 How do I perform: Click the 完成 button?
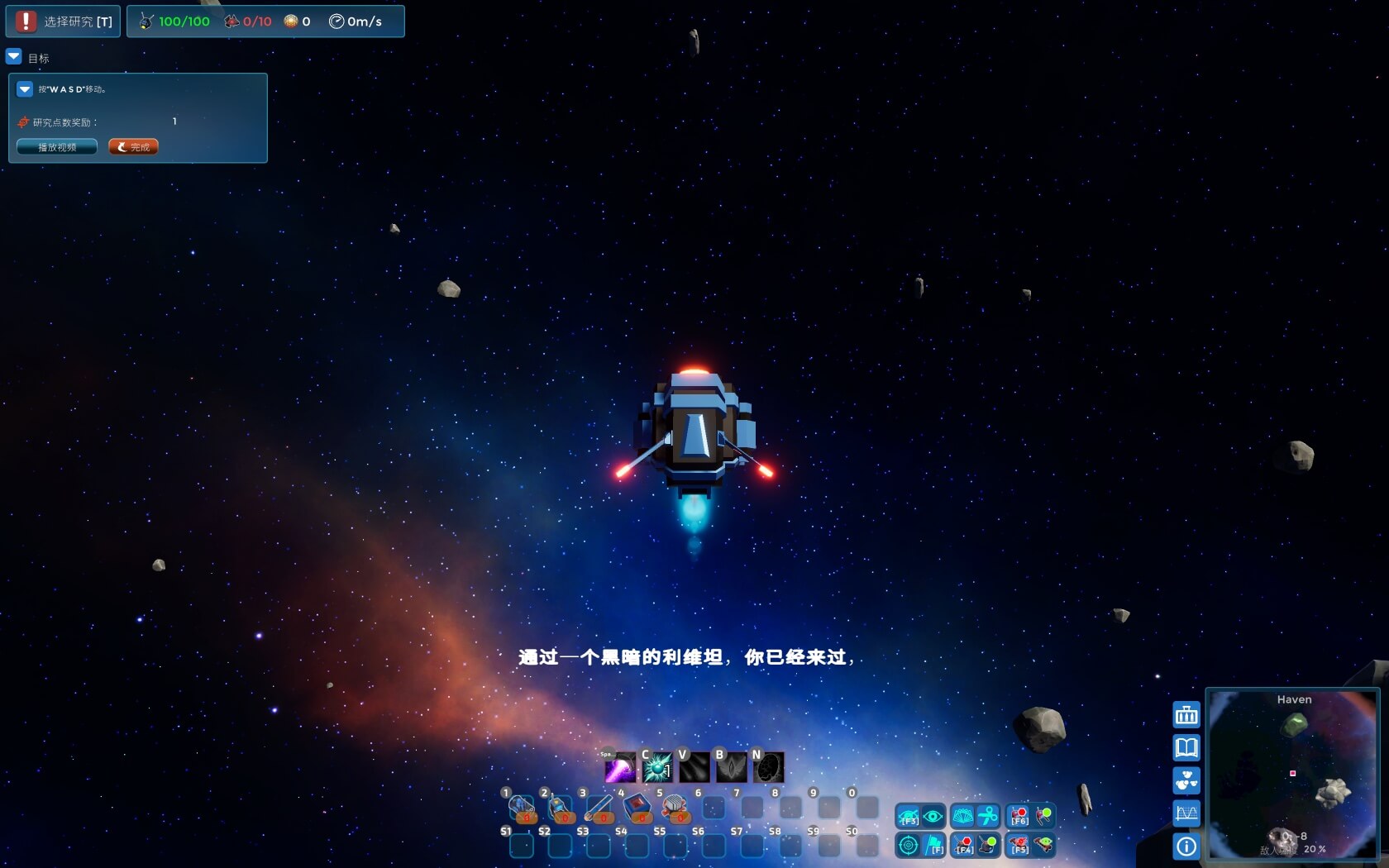click(x=132, y=146)
